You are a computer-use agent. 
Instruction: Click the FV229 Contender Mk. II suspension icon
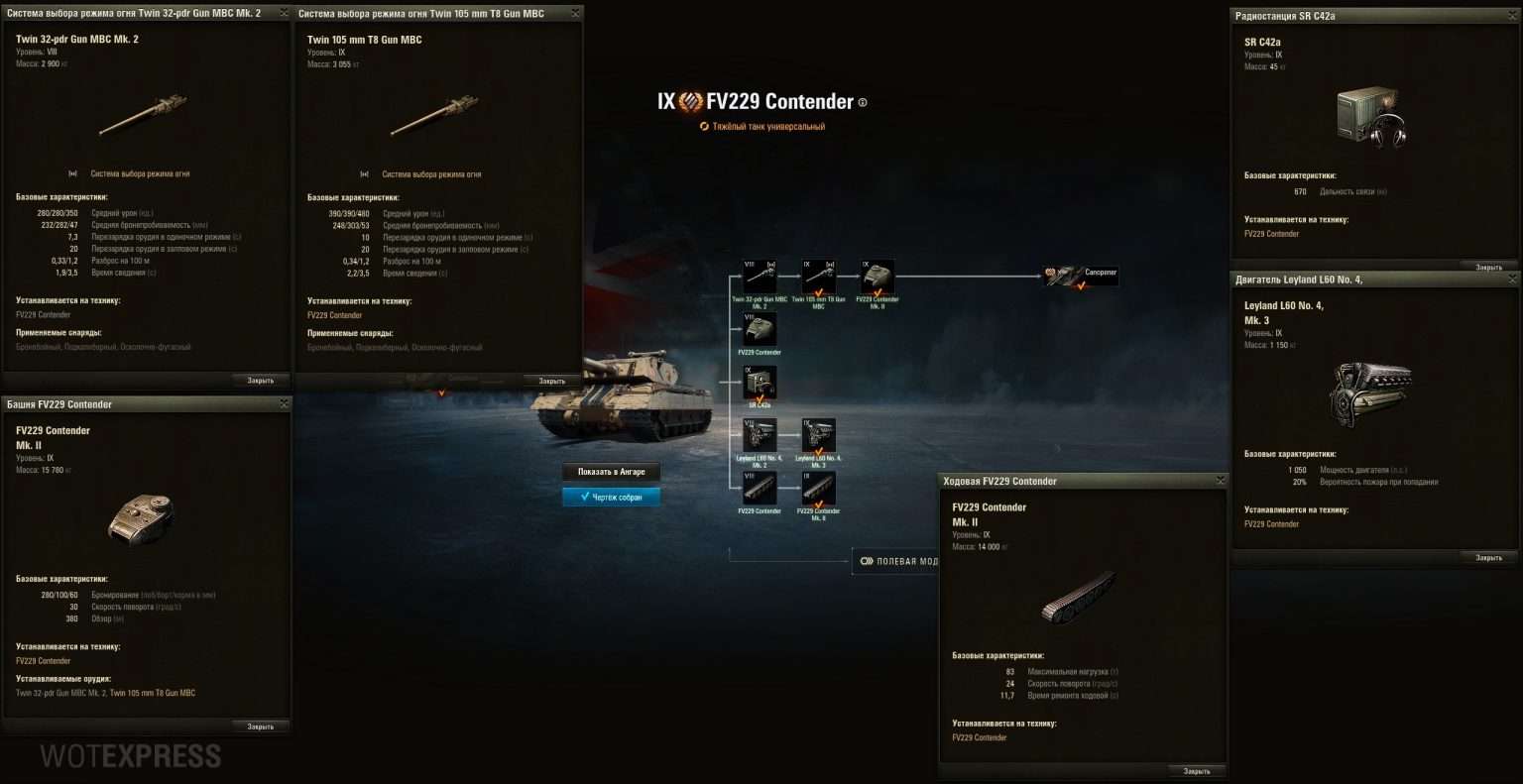click(x=818, y=490)
